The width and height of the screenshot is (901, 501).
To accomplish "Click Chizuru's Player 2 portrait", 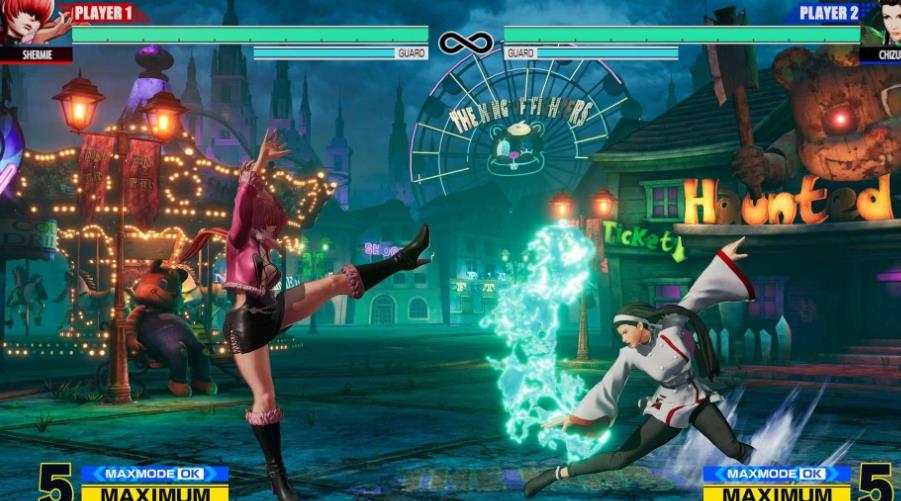I will coord(882,24).
